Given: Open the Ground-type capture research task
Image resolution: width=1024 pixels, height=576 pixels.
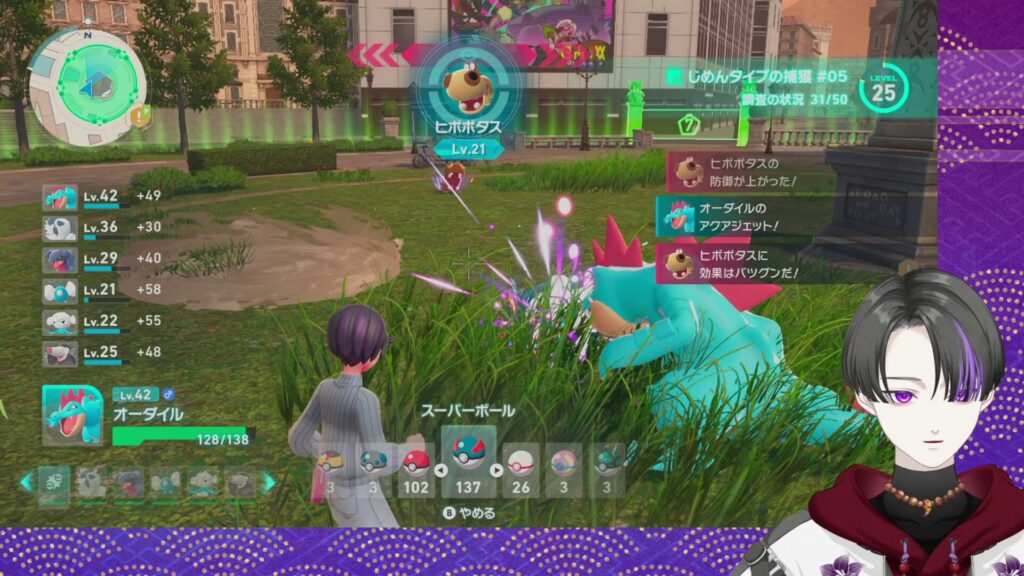Looking at the screenshot, I should coord(760,75).
